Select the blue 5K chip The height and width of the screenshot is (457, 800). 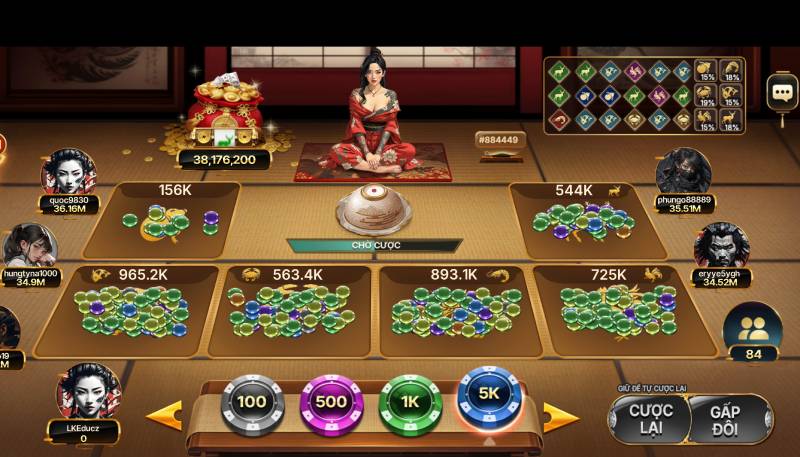pos(489,397)
